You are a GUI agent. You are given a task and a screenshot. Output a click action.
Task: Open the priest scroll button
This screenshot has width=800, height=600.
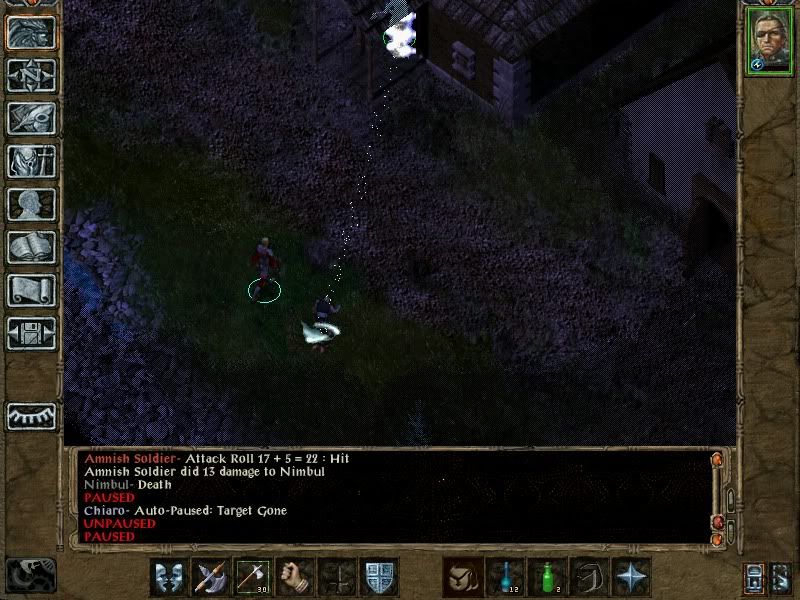coord(31,290)
